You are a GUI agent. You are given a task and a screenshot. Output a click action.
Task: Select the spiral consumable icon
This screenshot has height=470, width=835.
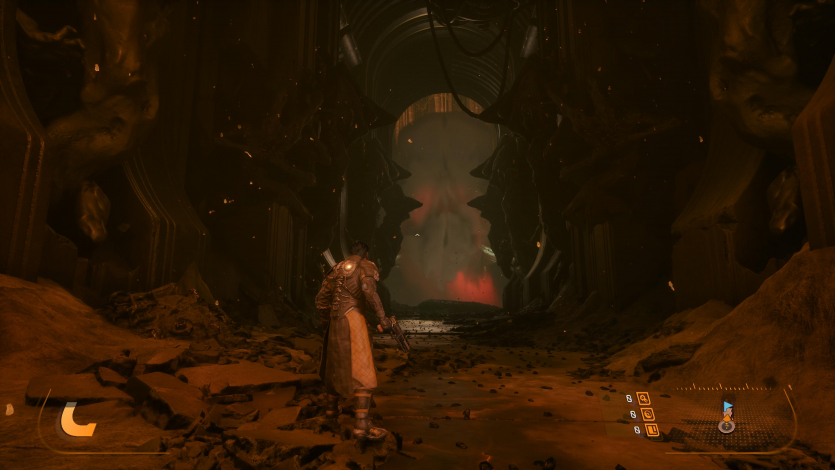[646, 414]
